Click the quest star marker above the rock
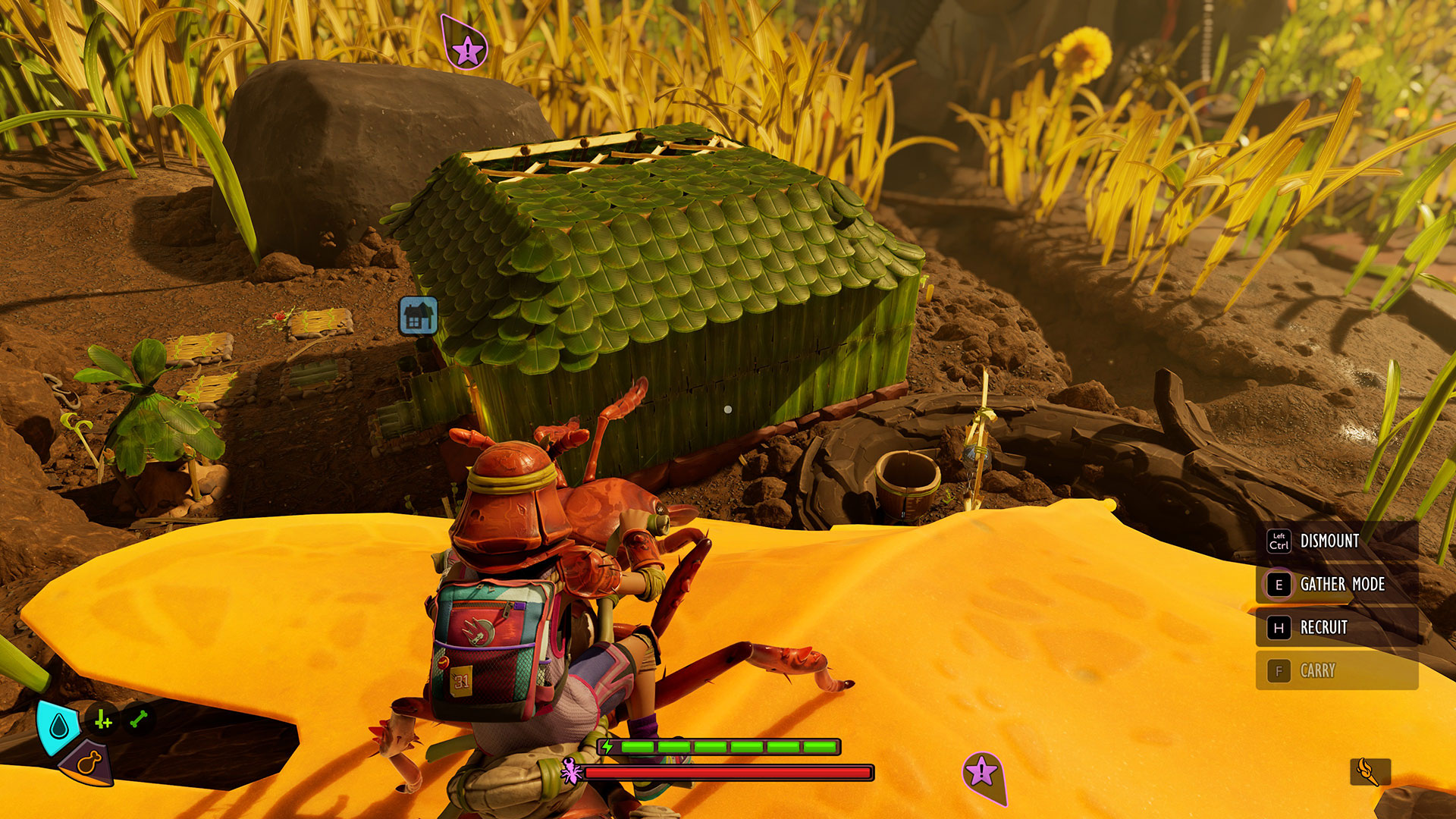The image size is (1456, 819). [467, 50]
